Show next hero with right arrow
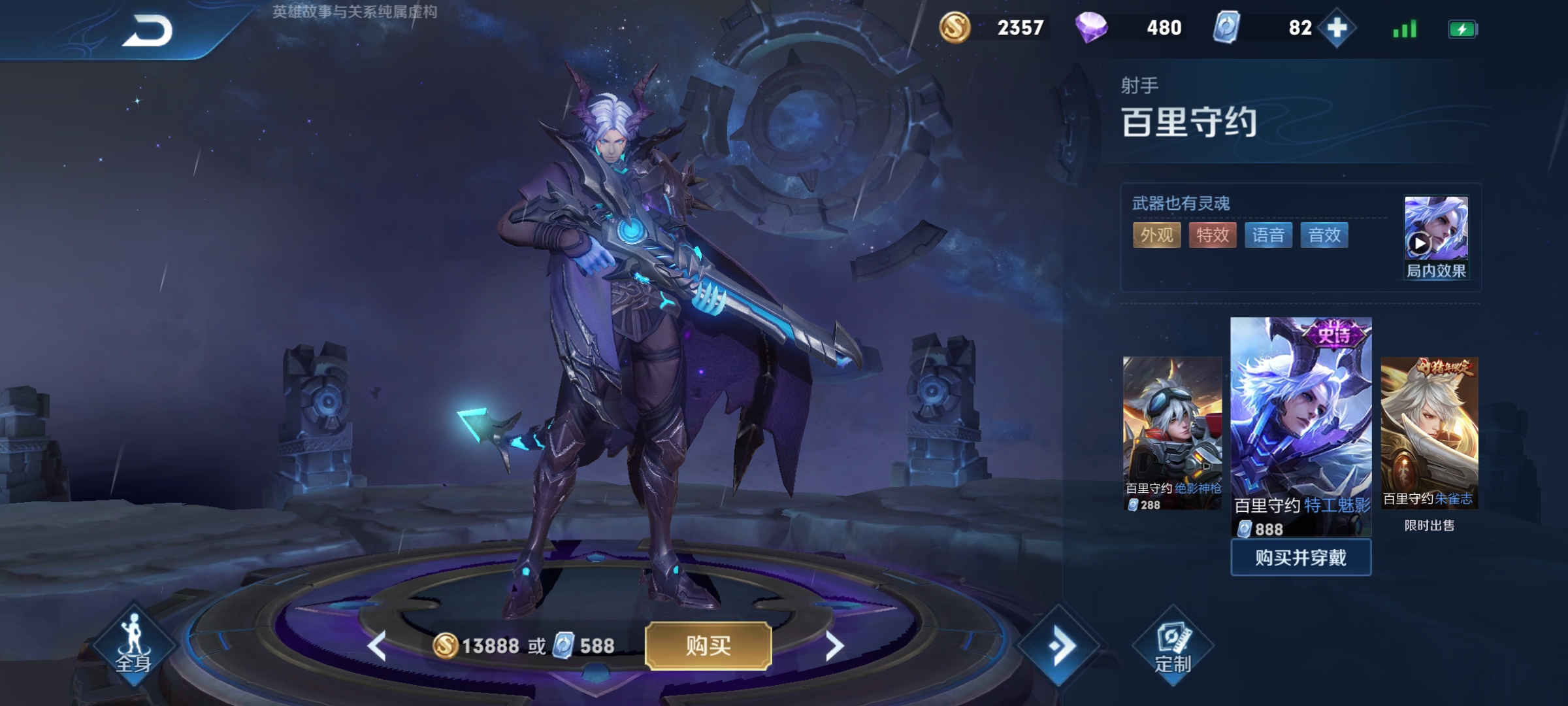 [x=834, y=647]
